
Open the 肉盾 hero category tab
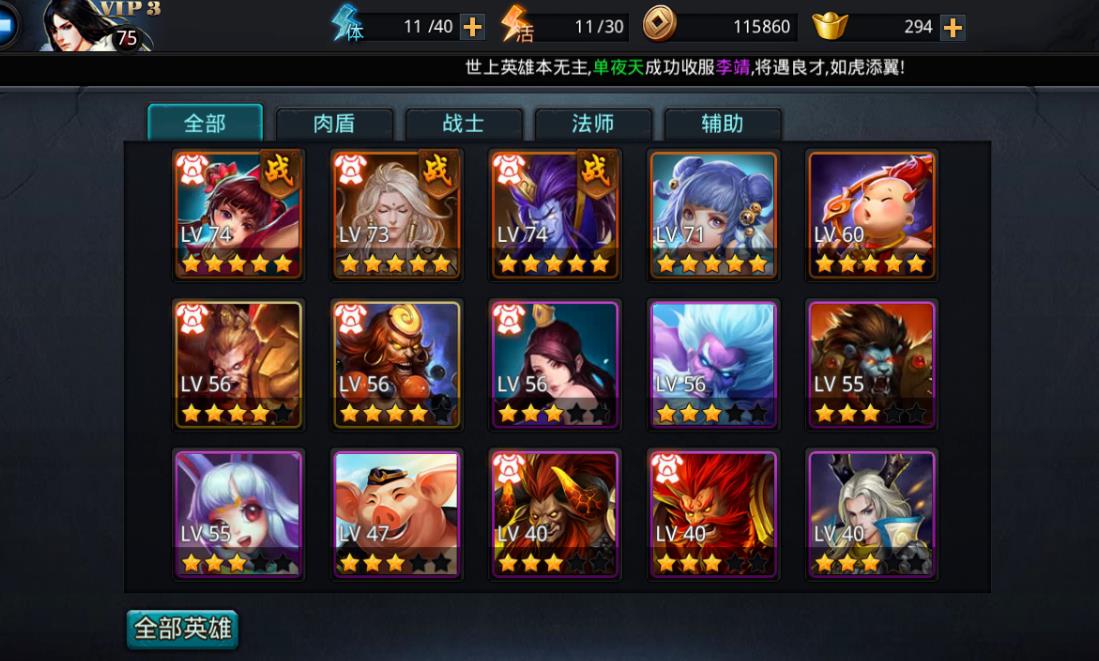click(x=334, y=124)
